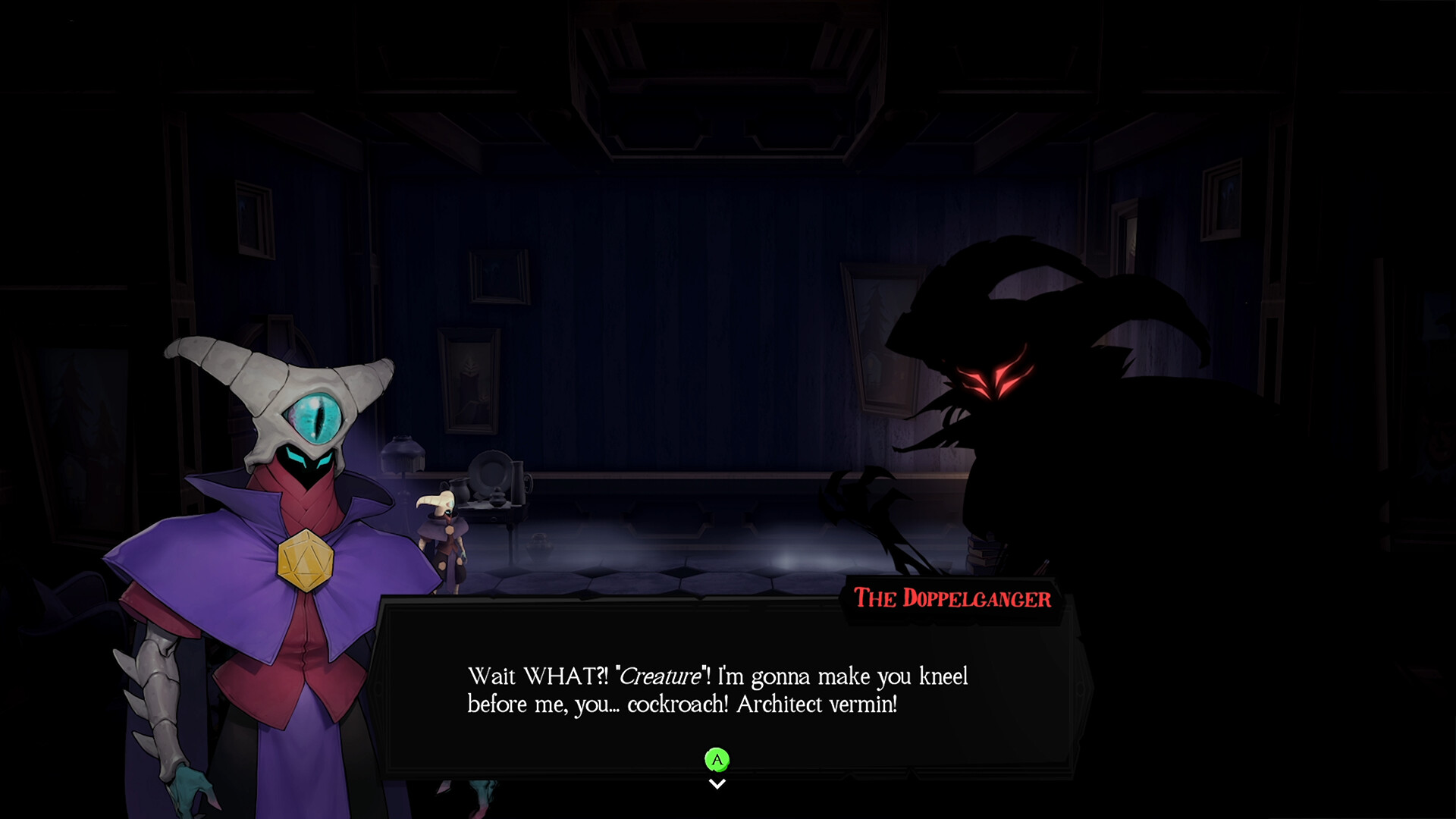
Task: Expand the dialogue by clicking the down arrow
Action: point(717,783)
